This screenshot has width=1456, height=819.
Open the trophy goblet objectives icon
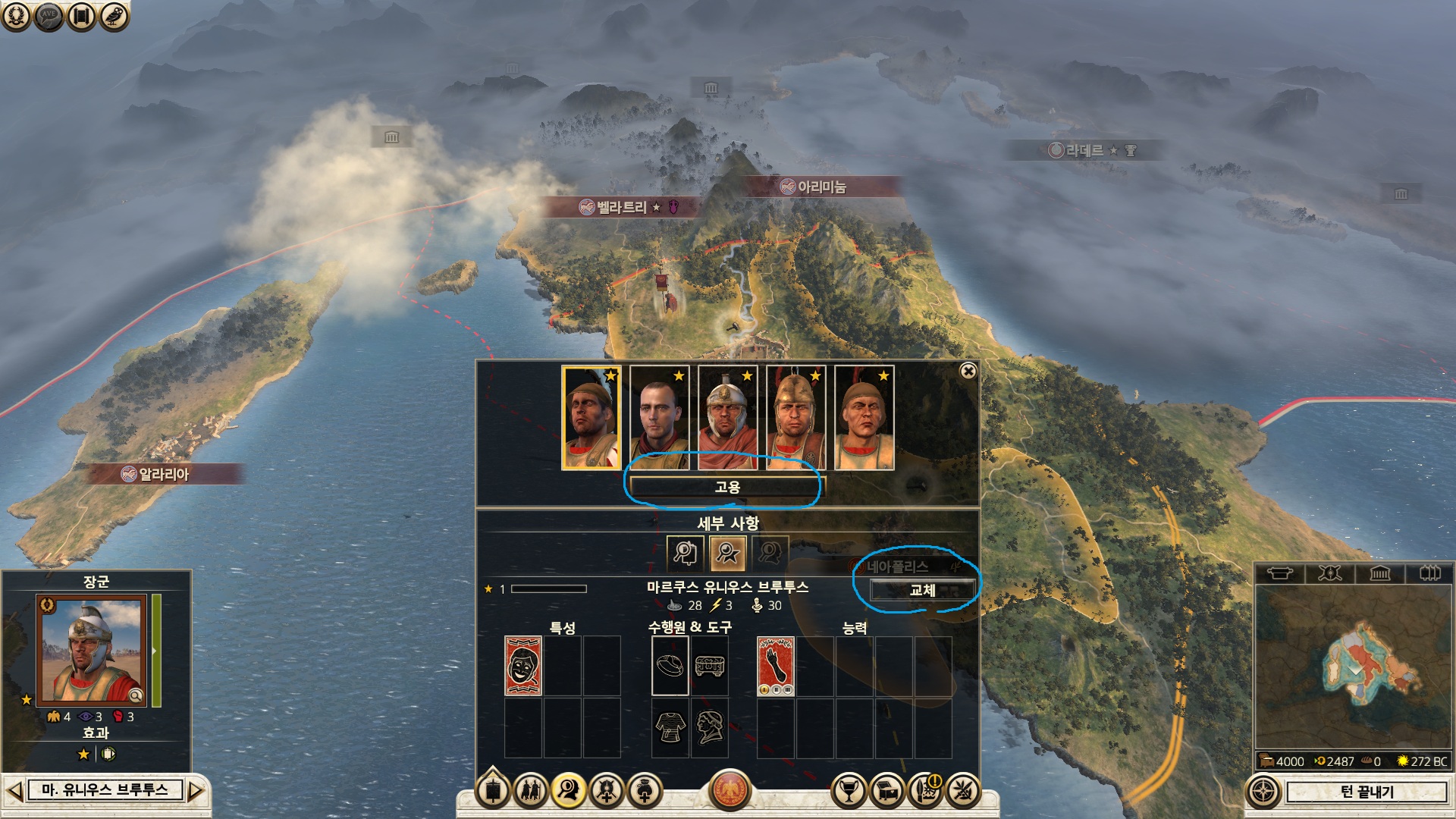click(x=849, y=791)
